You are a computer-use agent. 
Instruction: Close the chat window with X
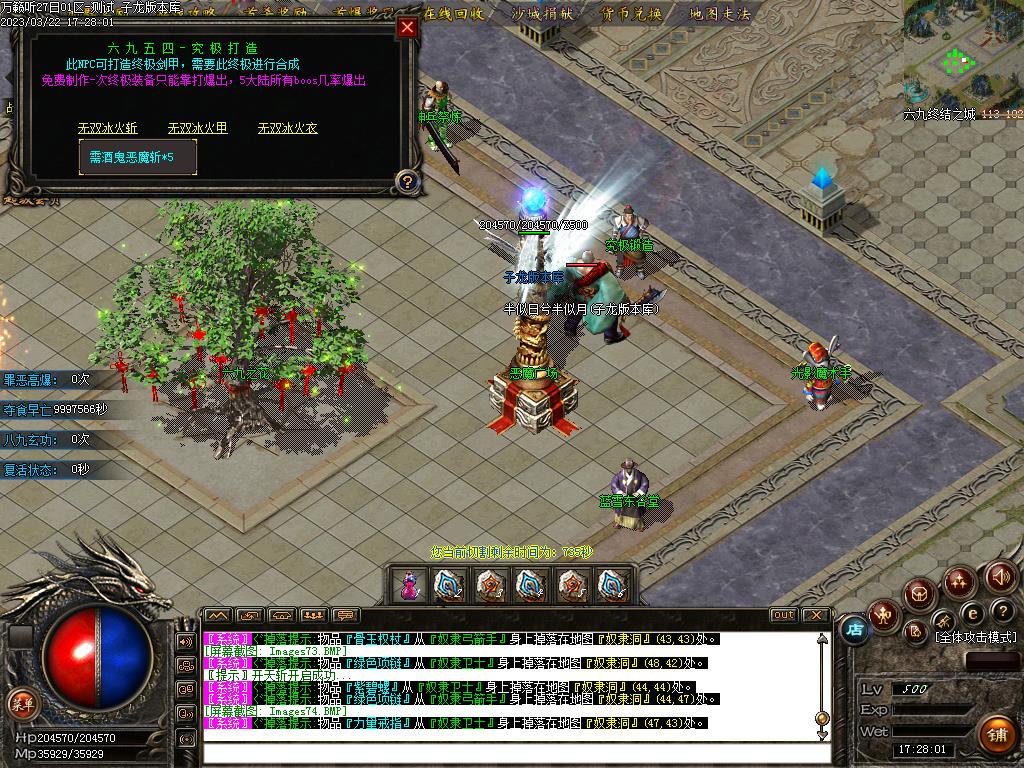815,615
